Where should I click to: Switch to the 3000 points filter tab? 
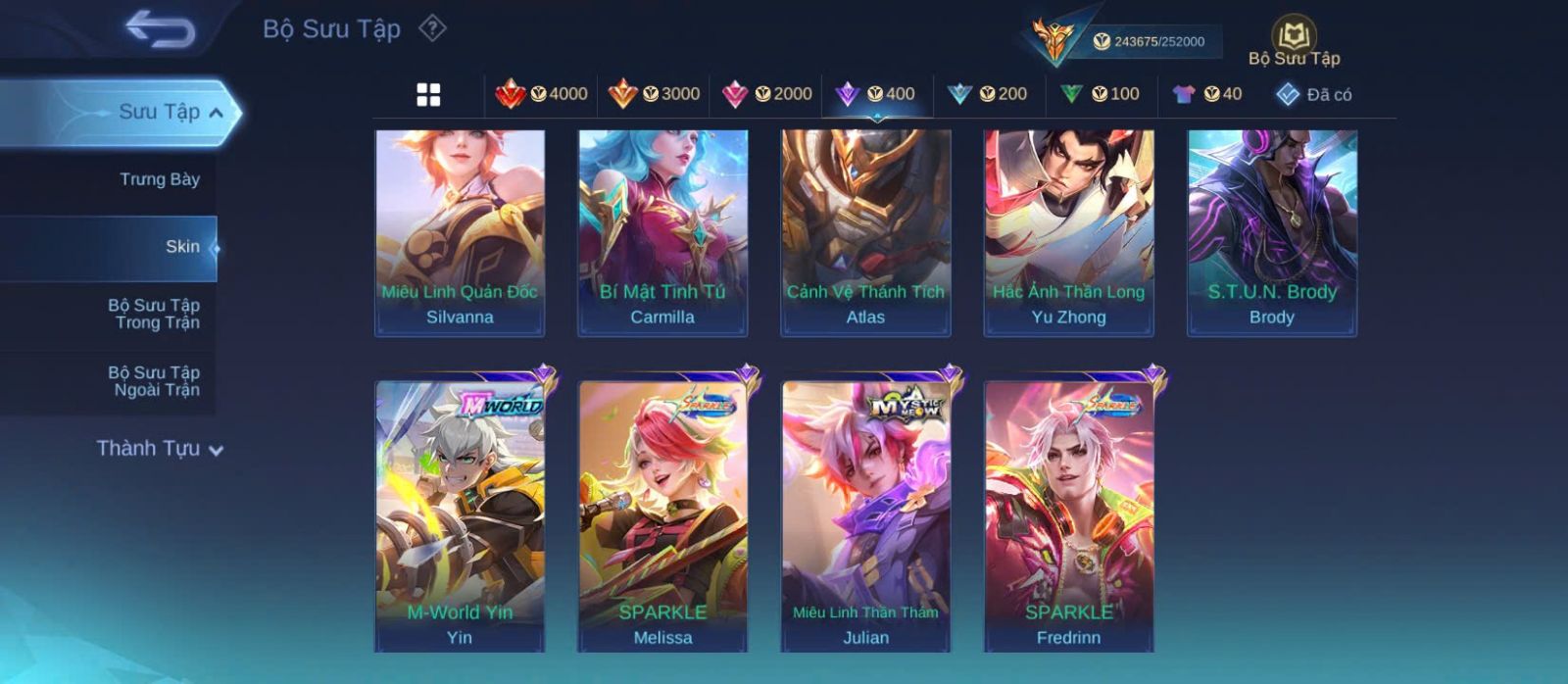[x=654, y=94]
